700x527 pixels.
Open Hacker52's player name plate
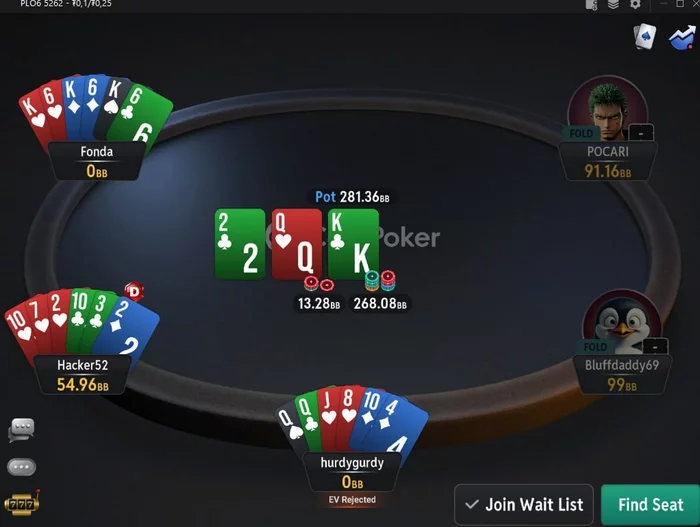point(82,374)
